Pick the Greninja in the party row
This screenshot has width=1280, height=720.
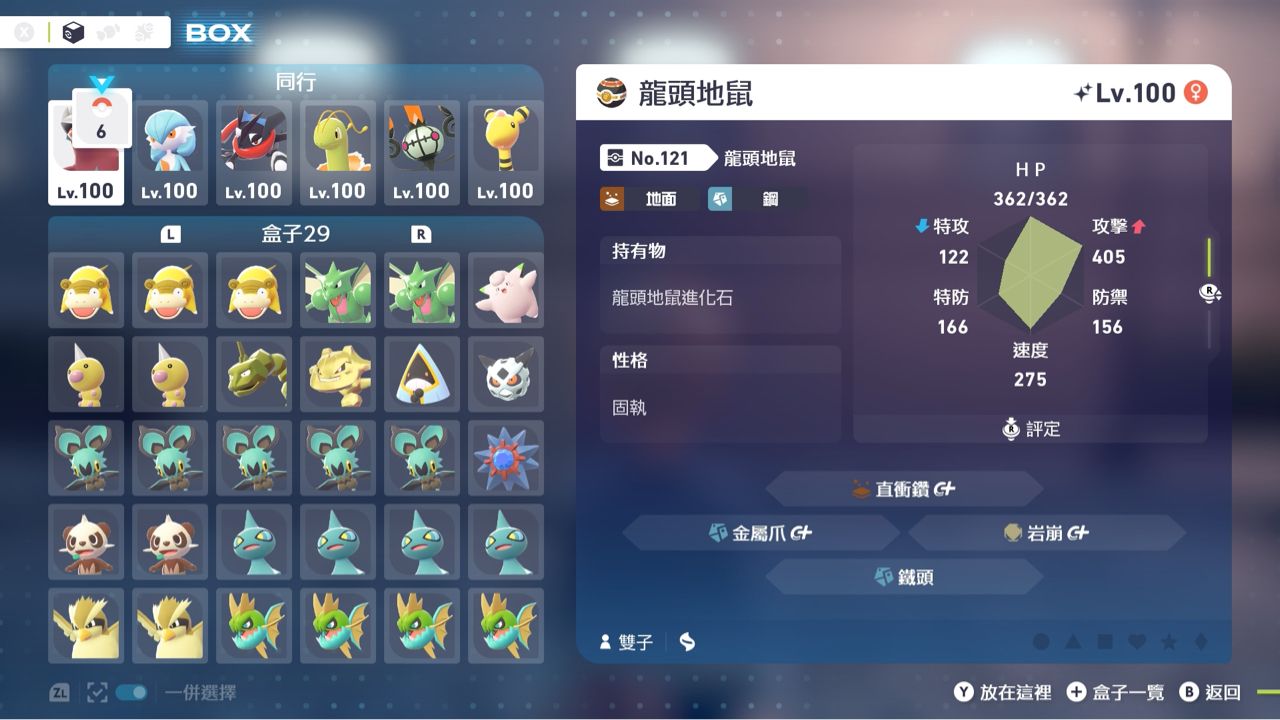pos(254,152)
